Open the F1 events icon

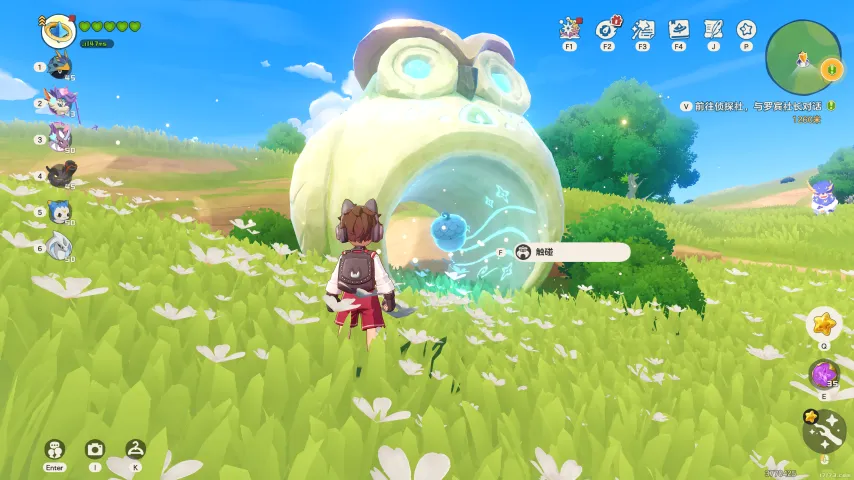click(569, 30)
